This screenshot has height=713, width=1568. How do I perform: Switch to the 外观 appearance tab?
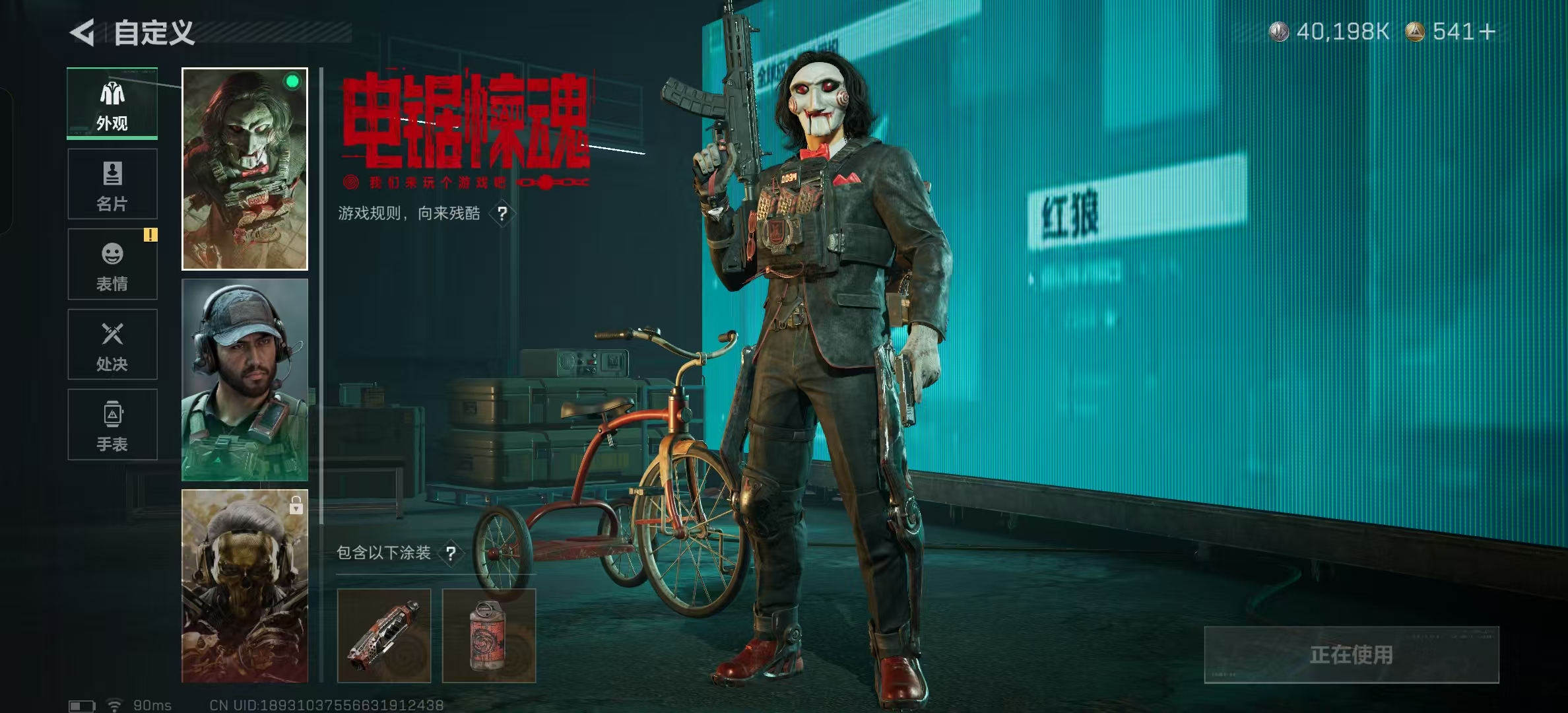tap(112, 104)
